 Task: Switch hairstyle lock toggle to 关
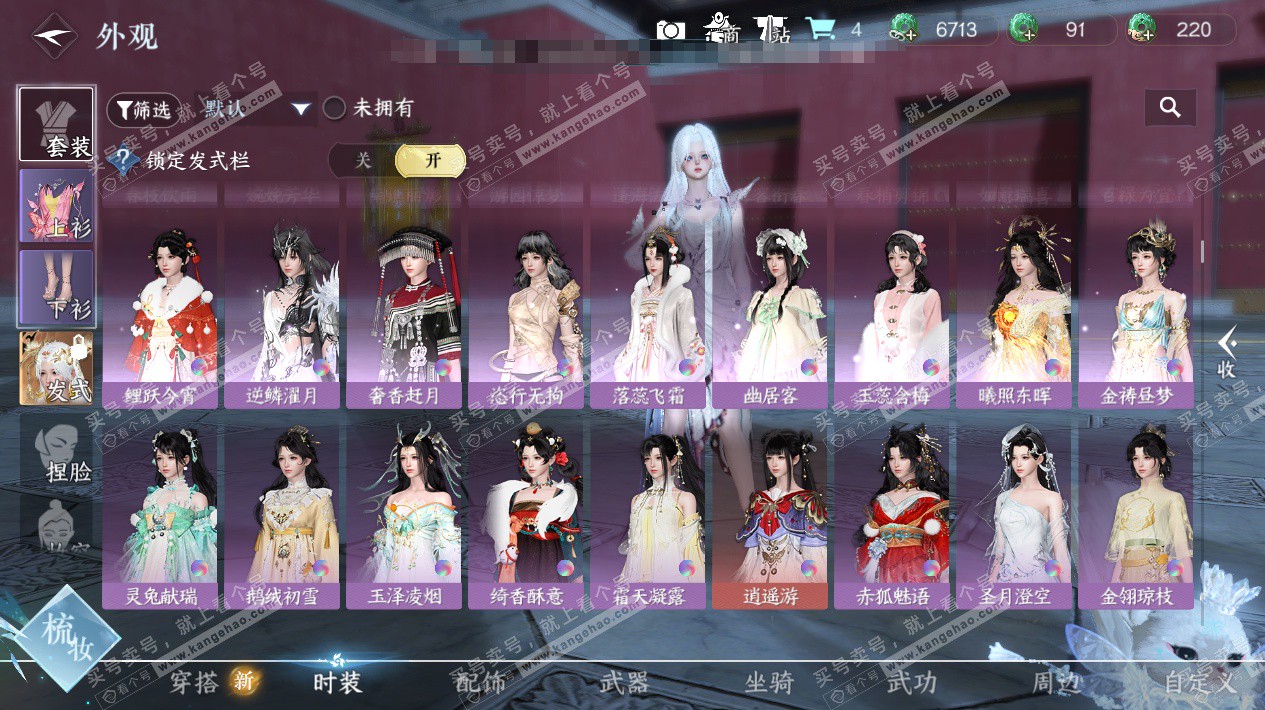[x=363, y=161]
